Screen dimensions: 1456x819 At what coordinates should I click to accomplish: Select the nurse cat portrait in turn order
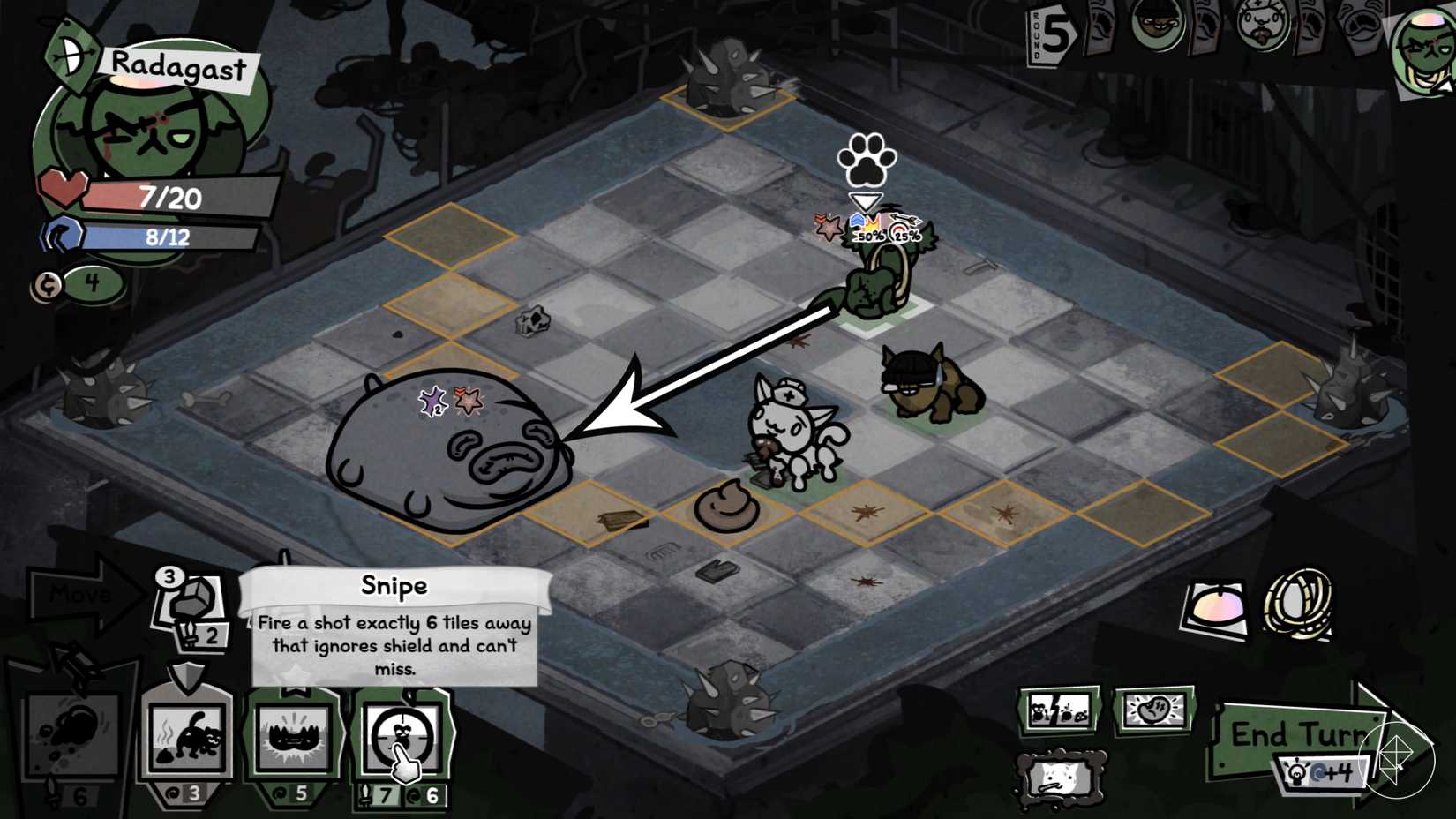coord(1264,25)
